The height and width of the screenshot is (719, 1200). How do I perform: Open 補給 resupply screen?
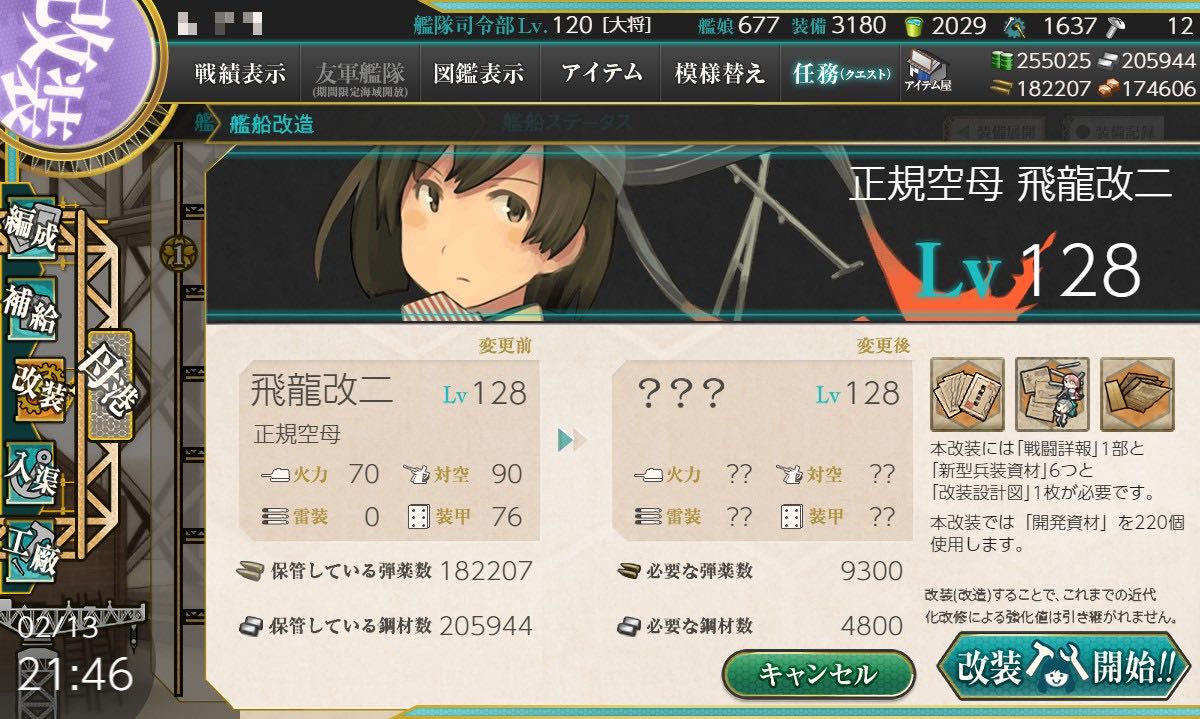pos(32,310)
